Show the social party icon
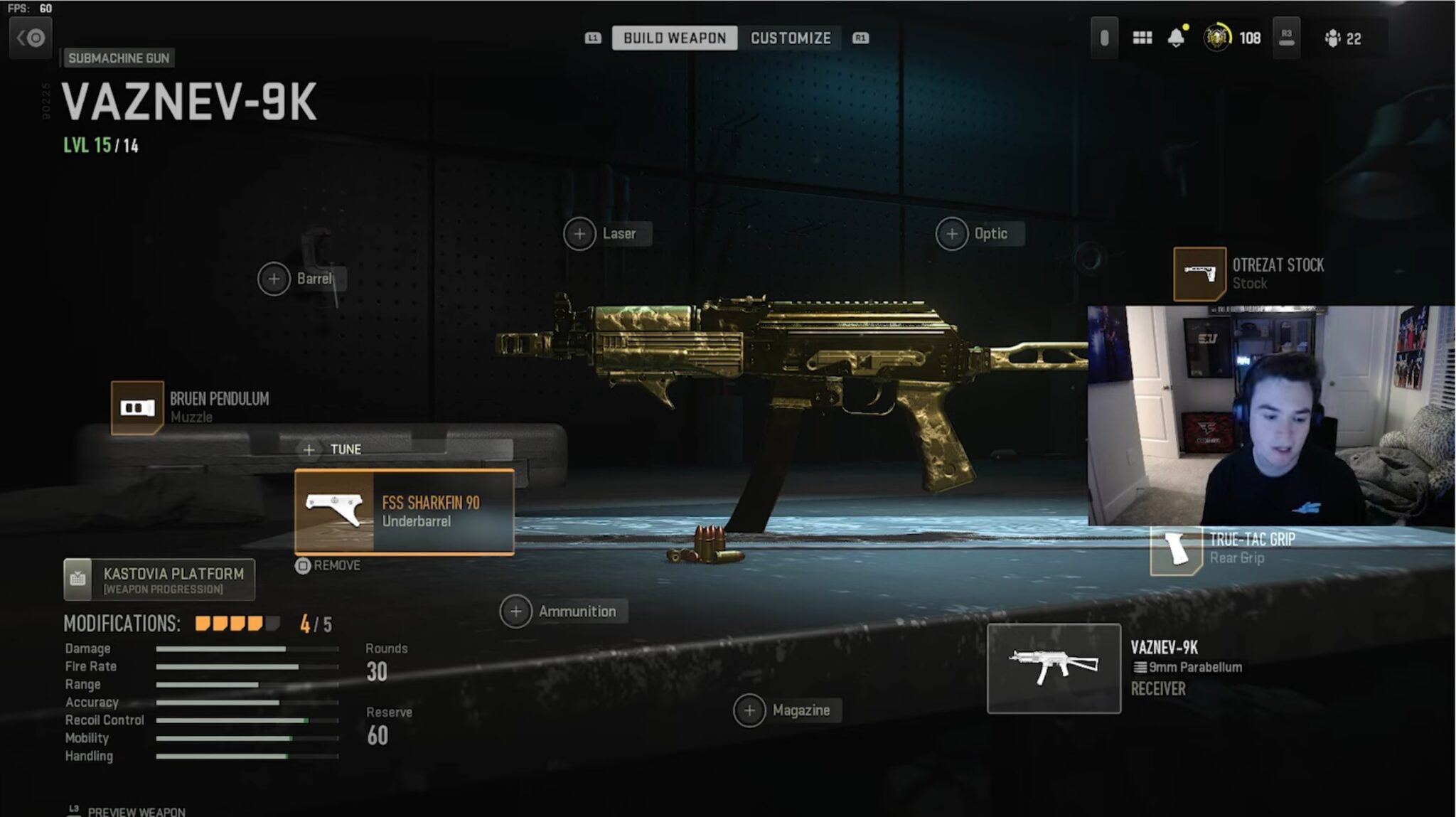 [x=1342, y=38]
